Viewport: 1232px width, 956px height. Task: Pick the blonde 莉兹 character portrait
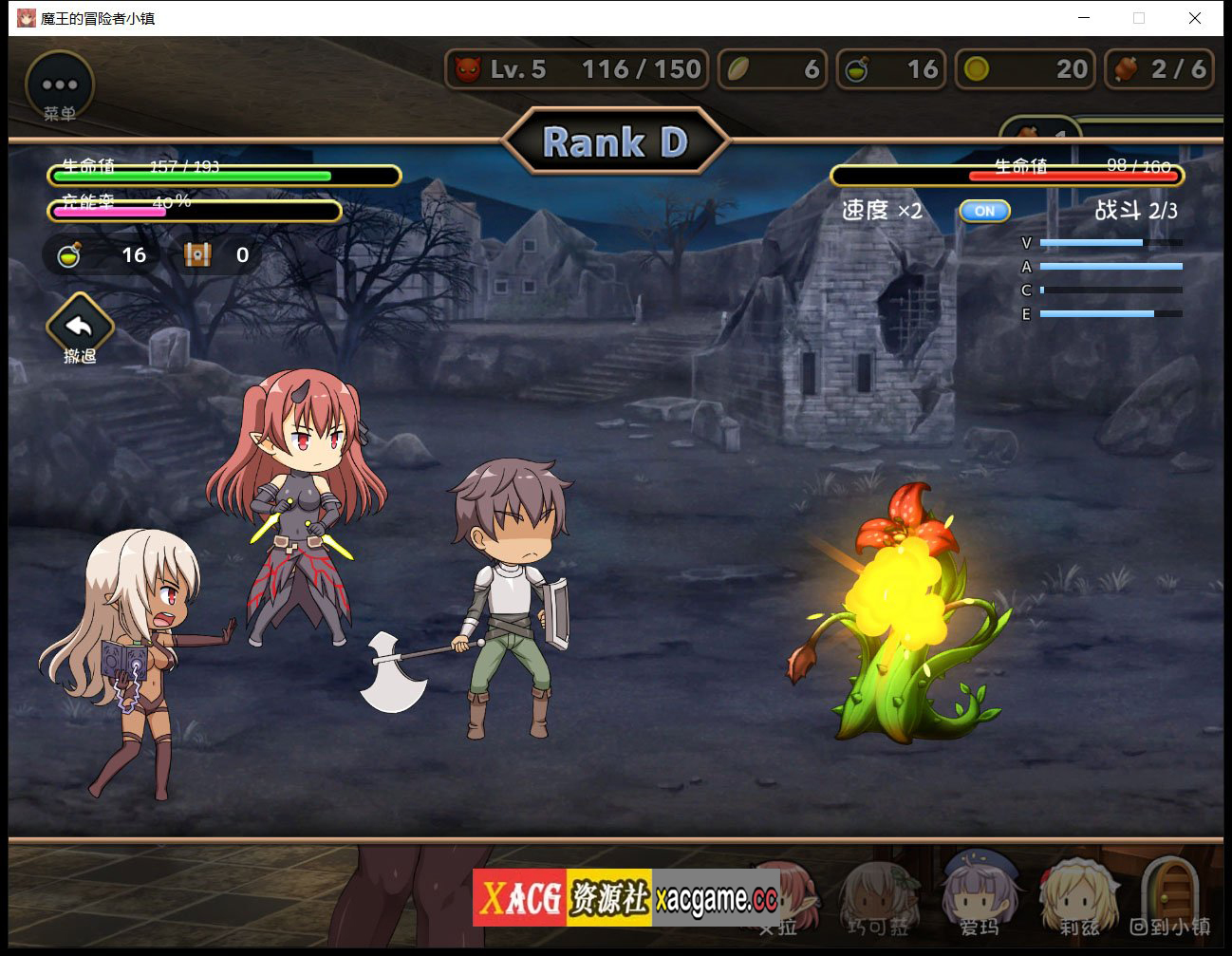point(1077,898)
